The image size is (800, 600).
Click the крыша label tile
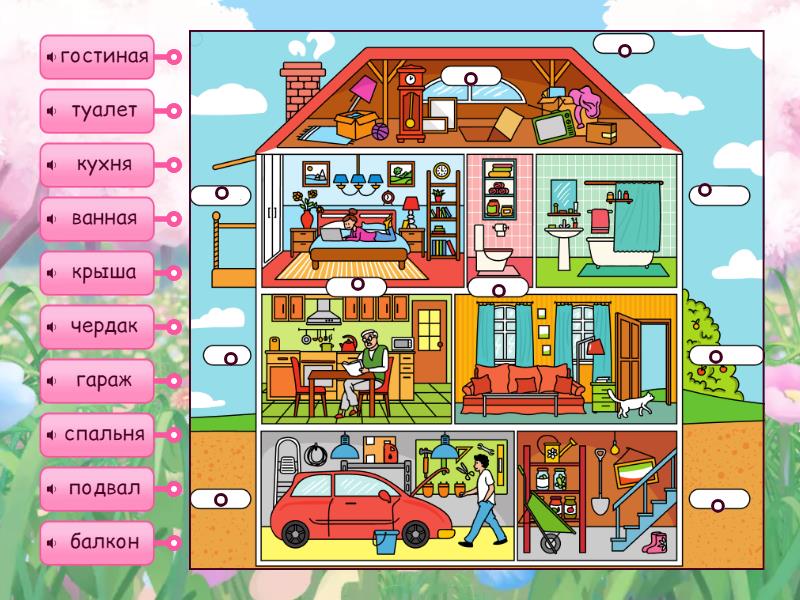click(x=103, y=273)
